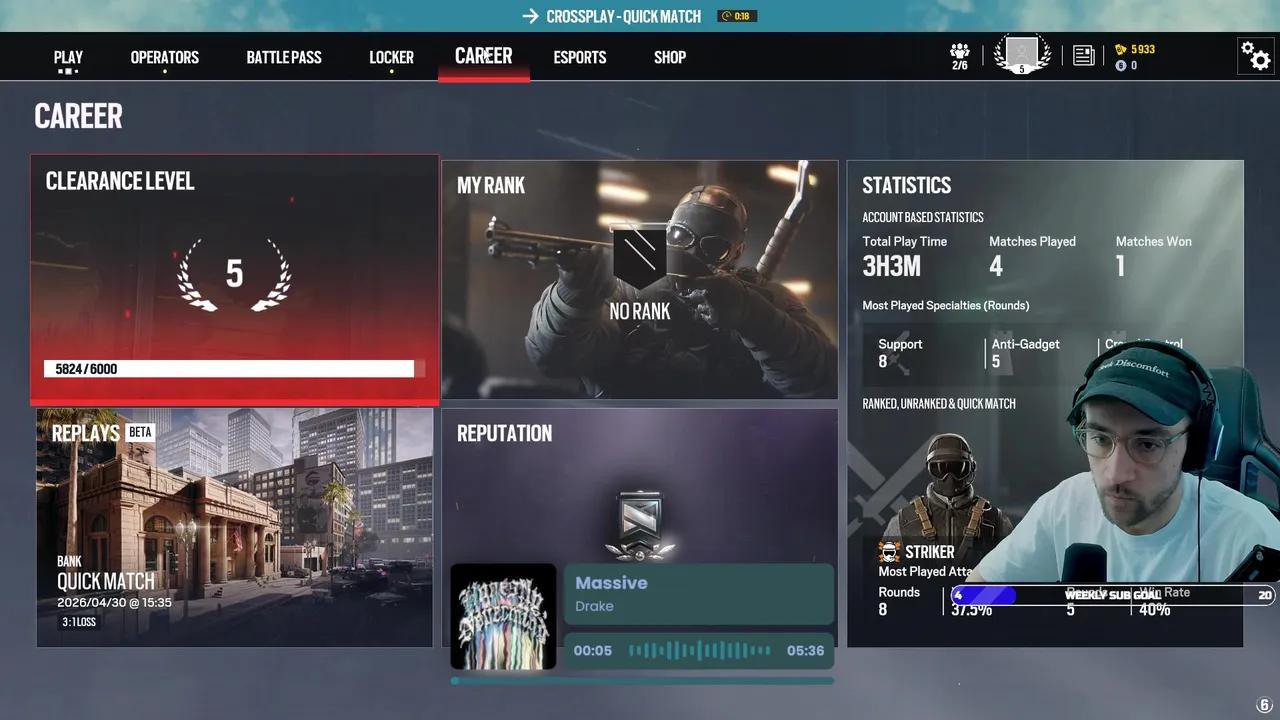Open the Battle Pass tab
Screen dimensions: 1280x720
[x=284, y=57]
